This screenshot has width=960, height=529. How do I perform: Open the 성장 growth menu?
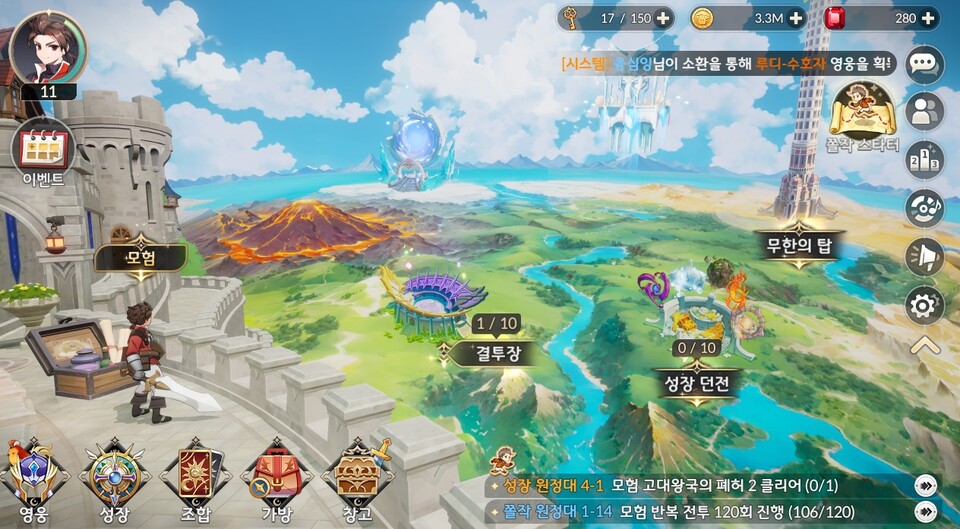point(114,478)
